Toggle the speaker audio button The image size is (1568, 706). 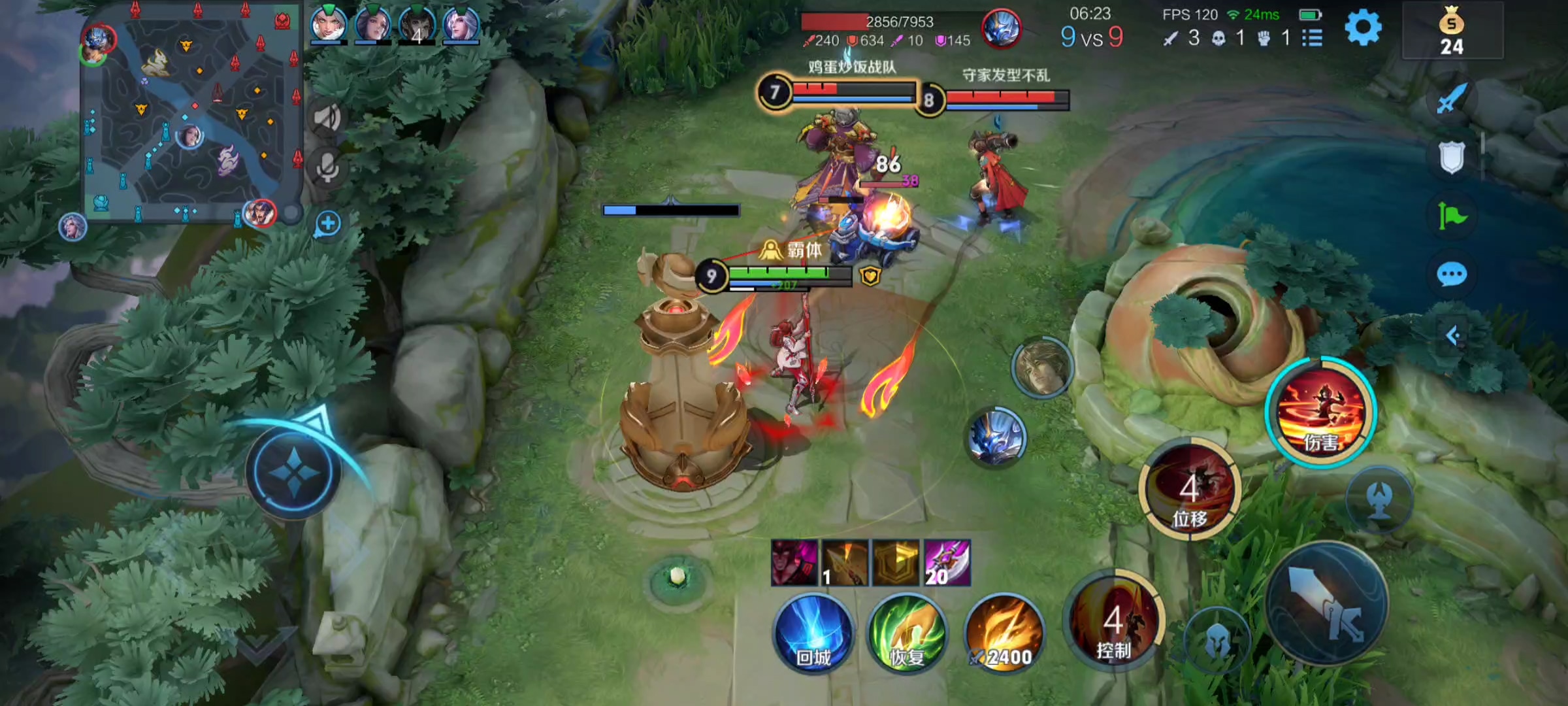tap(327, 118)
